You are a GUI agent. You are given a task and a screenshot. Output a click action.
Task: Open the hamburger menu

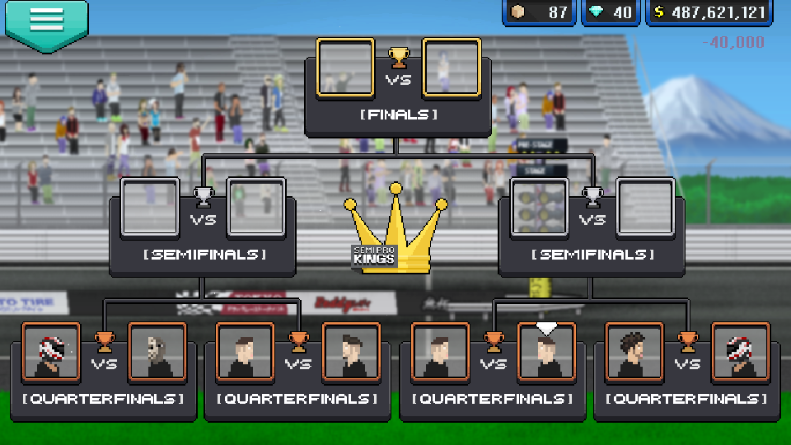coord(46,22)
